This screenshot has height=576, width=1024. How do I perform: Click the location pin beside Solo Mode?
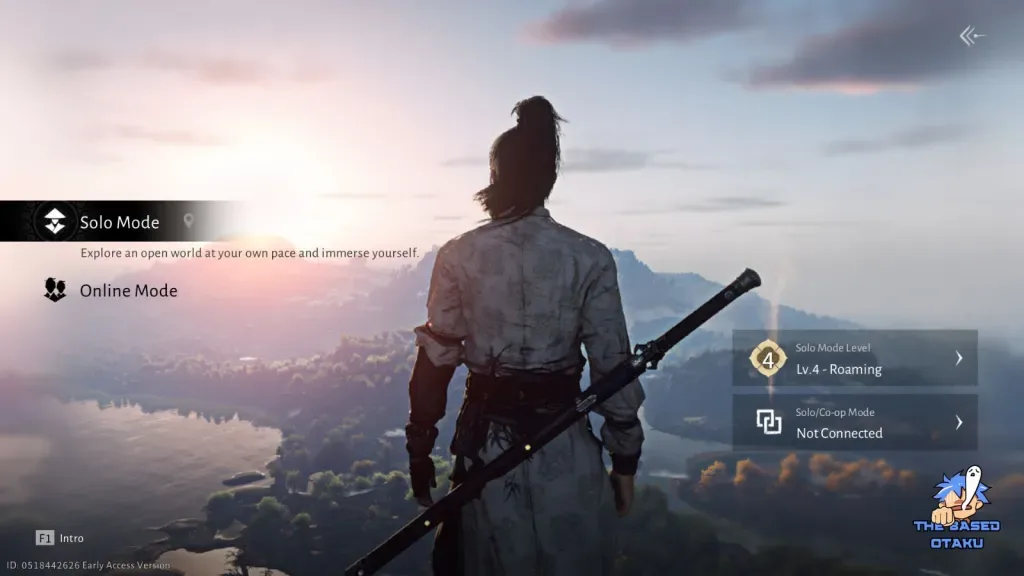(188, 221)
